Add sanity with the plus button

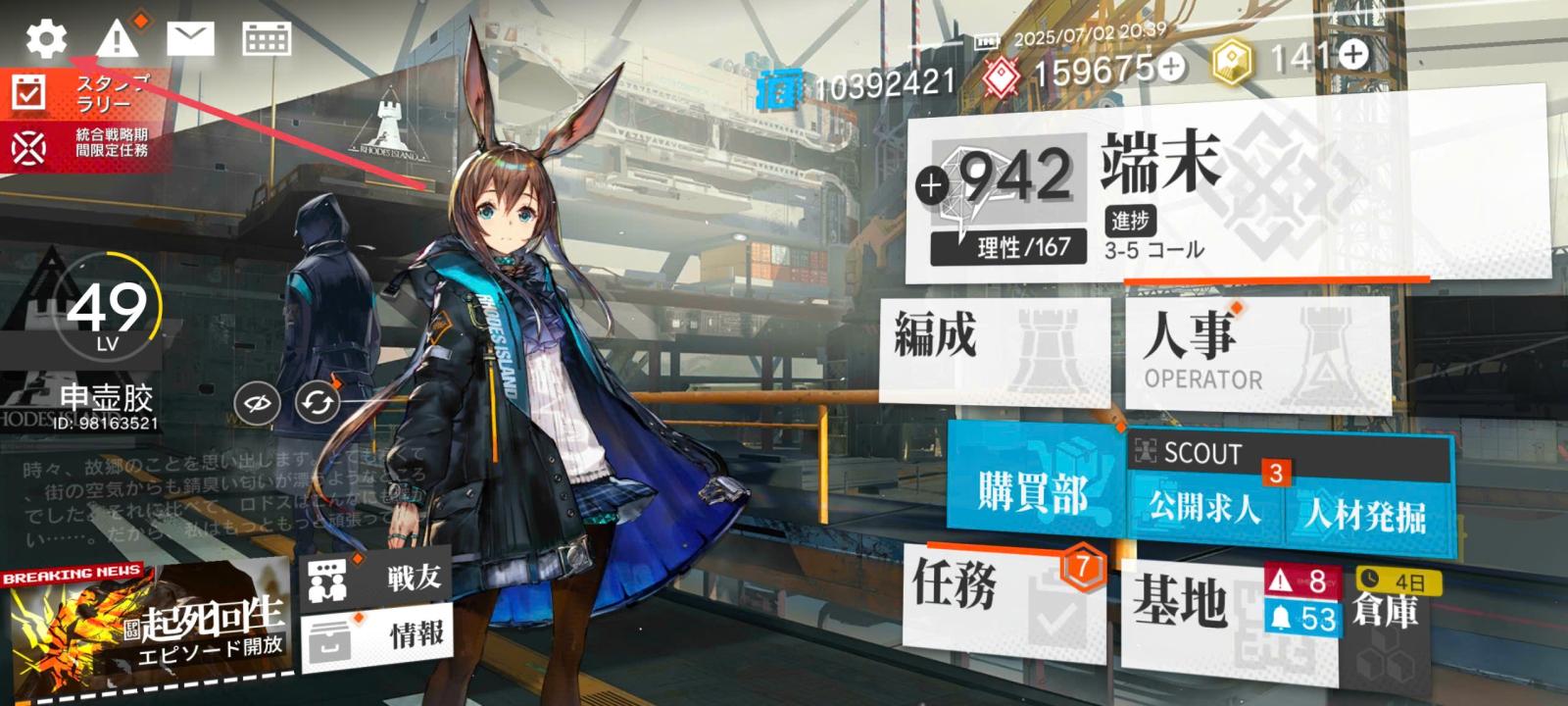coord(931,183)
